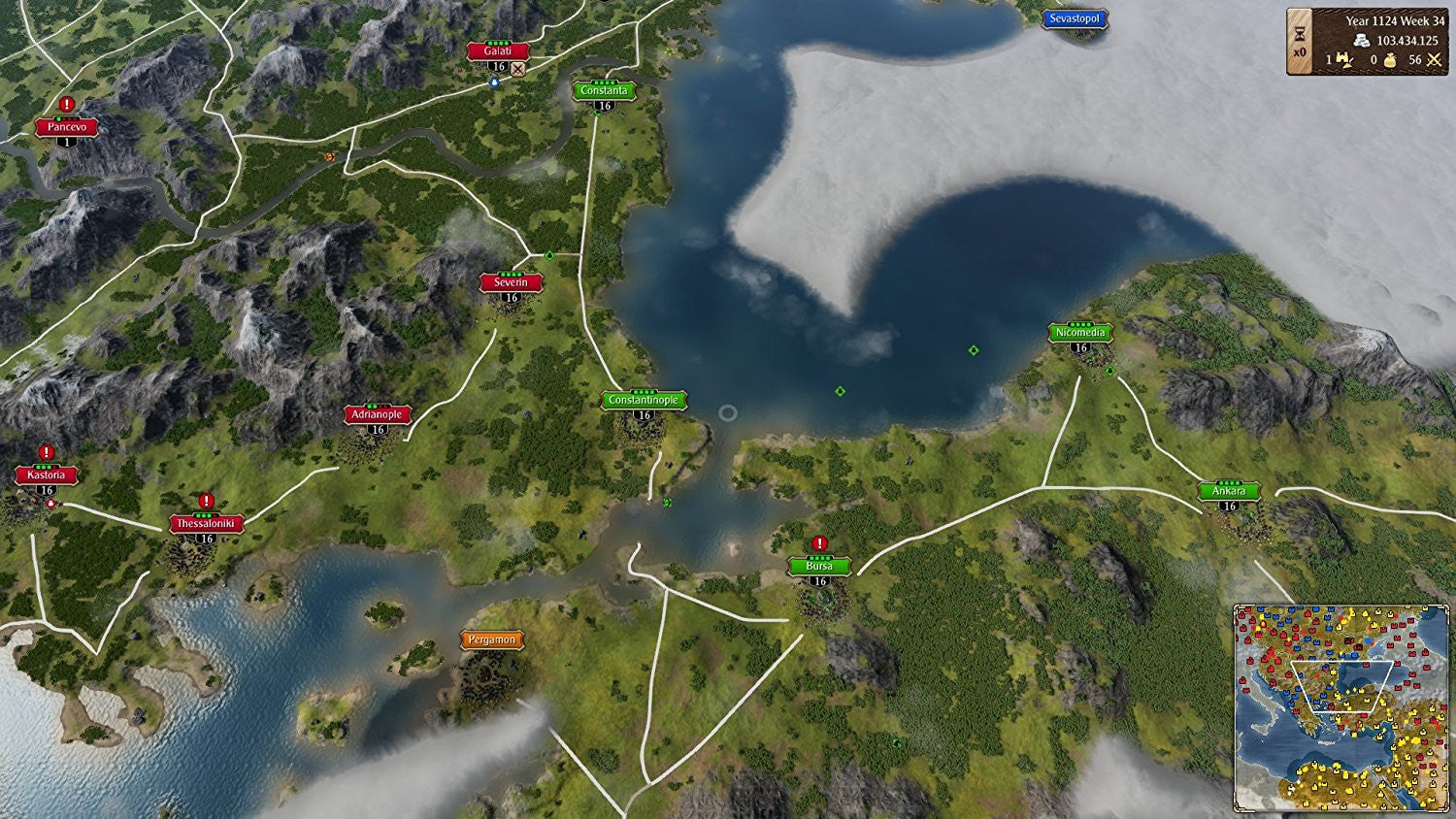Open the alert icon above Thessaloniki
1456x819 pixels.
(x=206, y=501)
